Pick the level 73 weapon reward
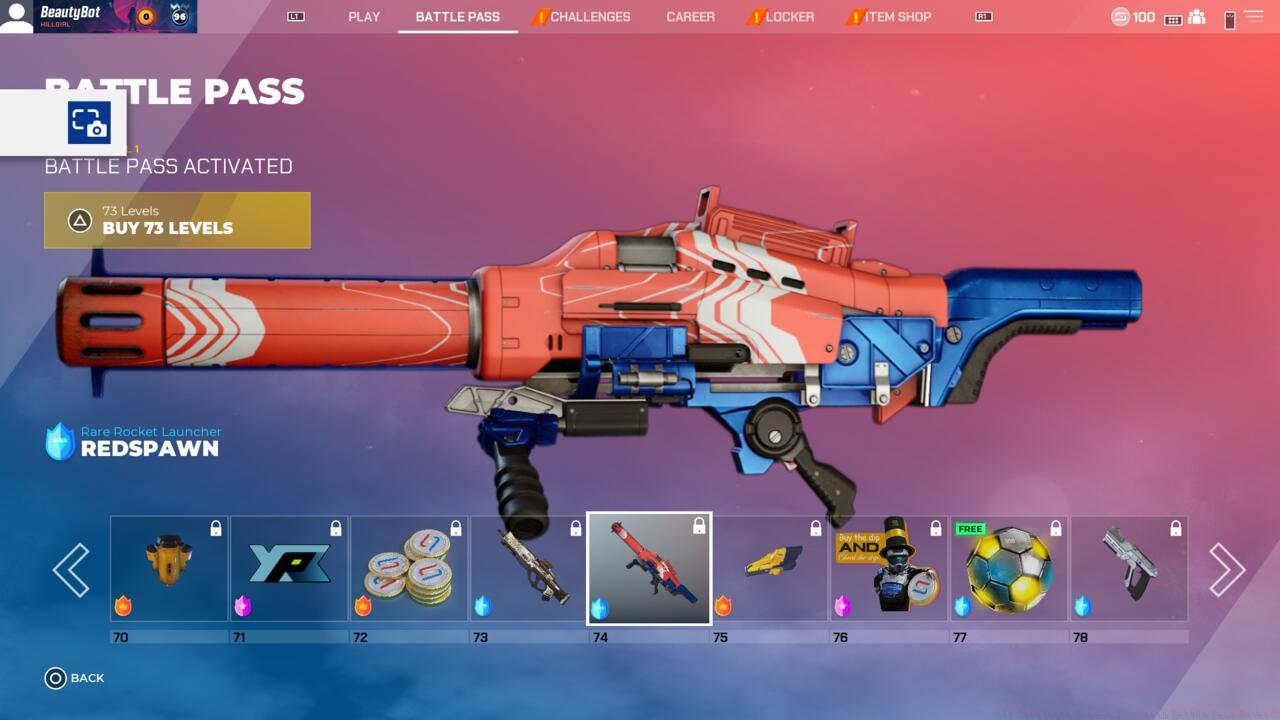The image size is (1280, 720). pyautogui.click(x=529, y=569)
